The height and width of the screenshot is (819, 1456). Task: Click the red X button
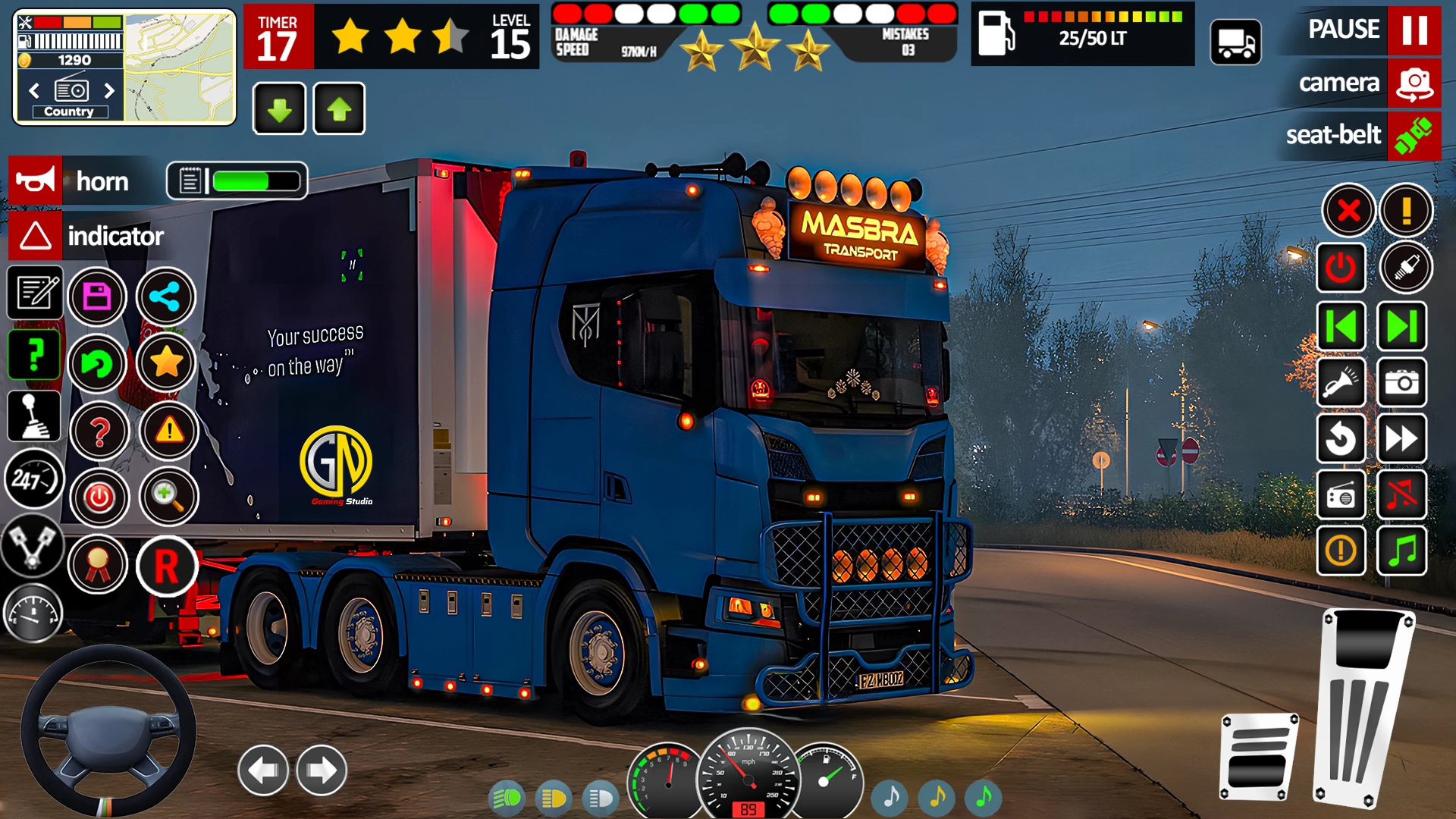[x=1348, y=210]
